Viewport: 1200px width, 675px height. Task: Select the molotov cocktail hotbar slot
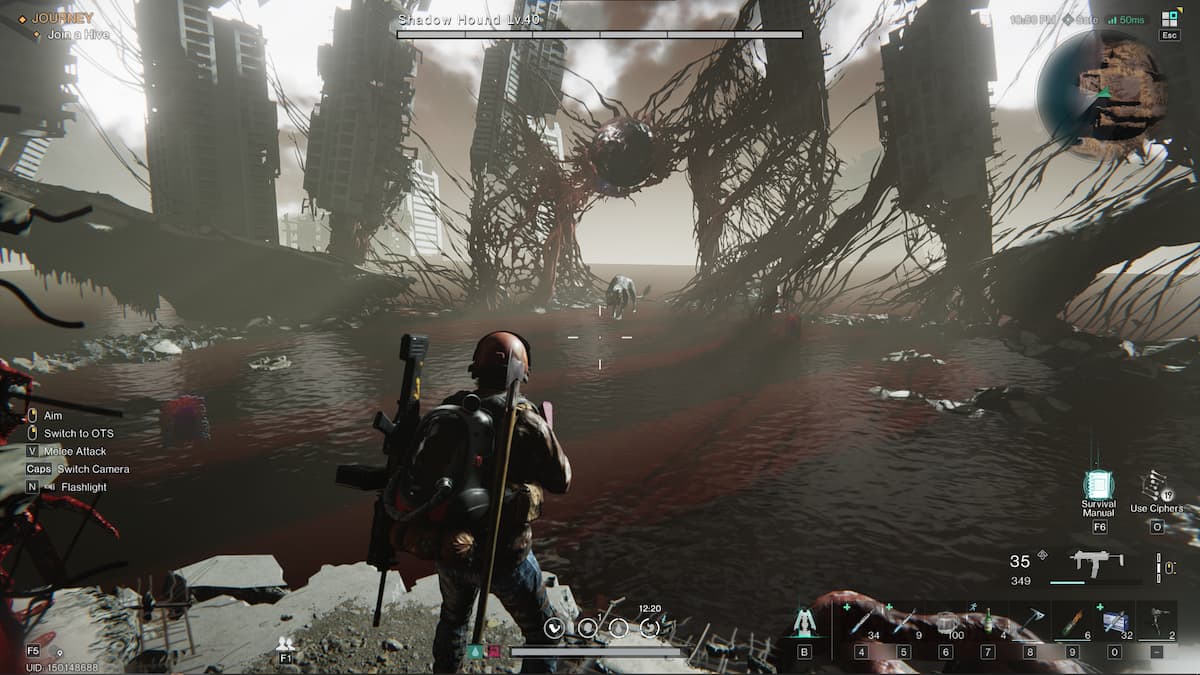pos(1072,623)
